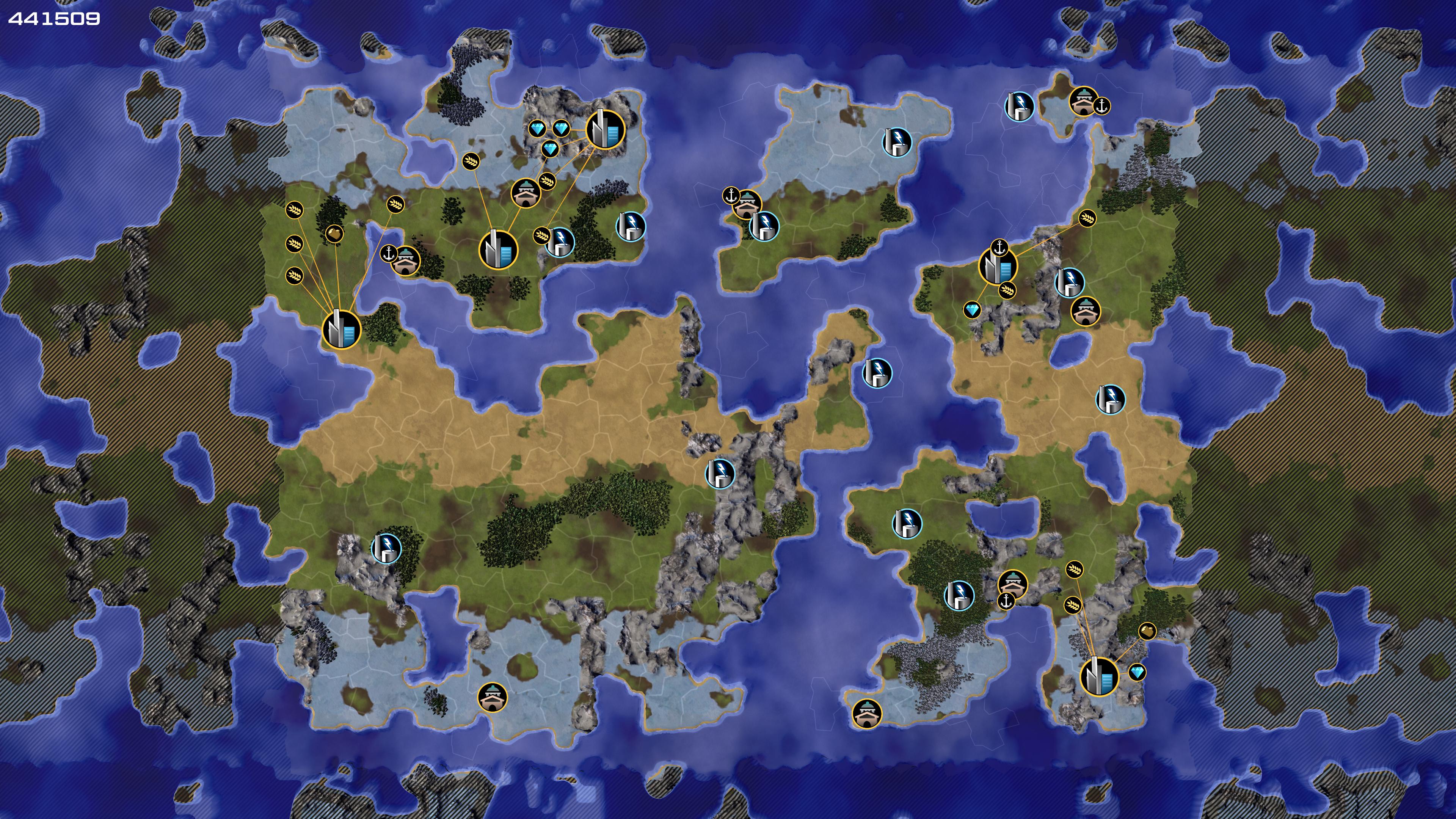
Task: Select the domed building with anchor on its right
Action: tap(1083, 101)
